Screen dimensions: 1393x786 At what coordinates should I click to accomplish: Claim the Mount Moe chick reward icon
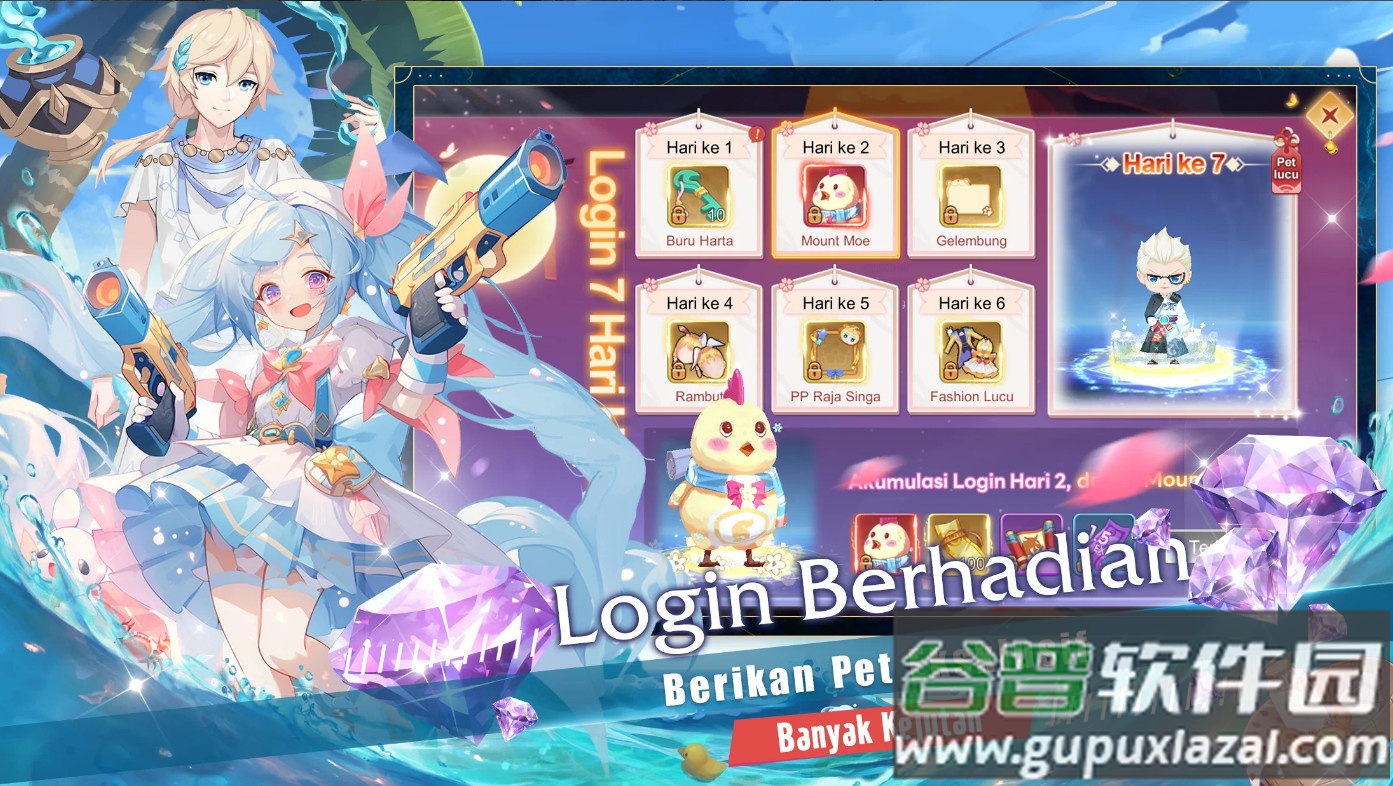pyautogui.click(x=835, y=194)
